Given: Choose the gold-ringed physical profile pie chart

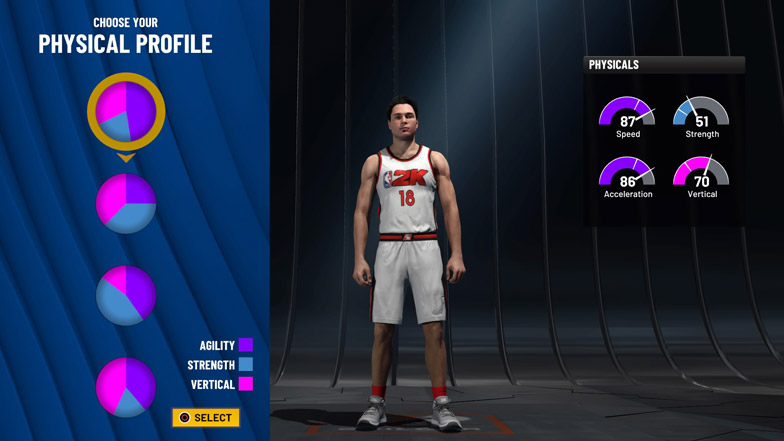Looking at the screenshot, I should pos(126,111).
